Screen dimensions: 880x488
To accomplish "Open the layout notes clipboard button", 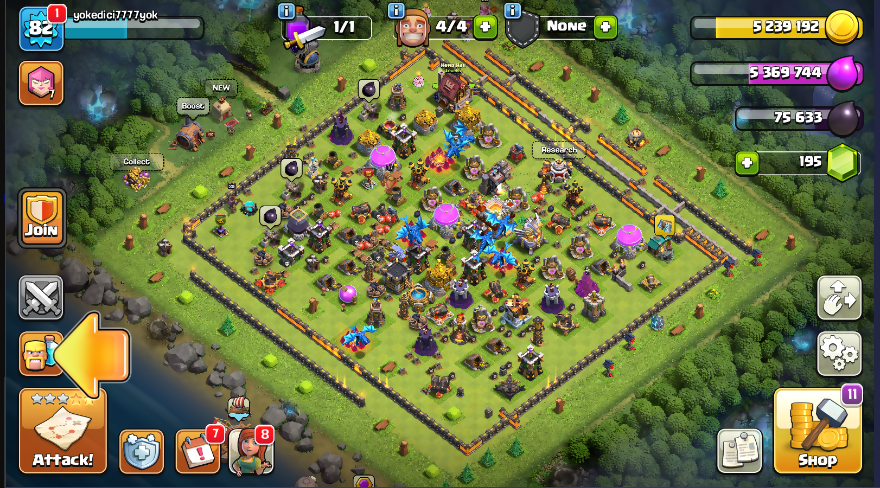I will pos(739,451).
